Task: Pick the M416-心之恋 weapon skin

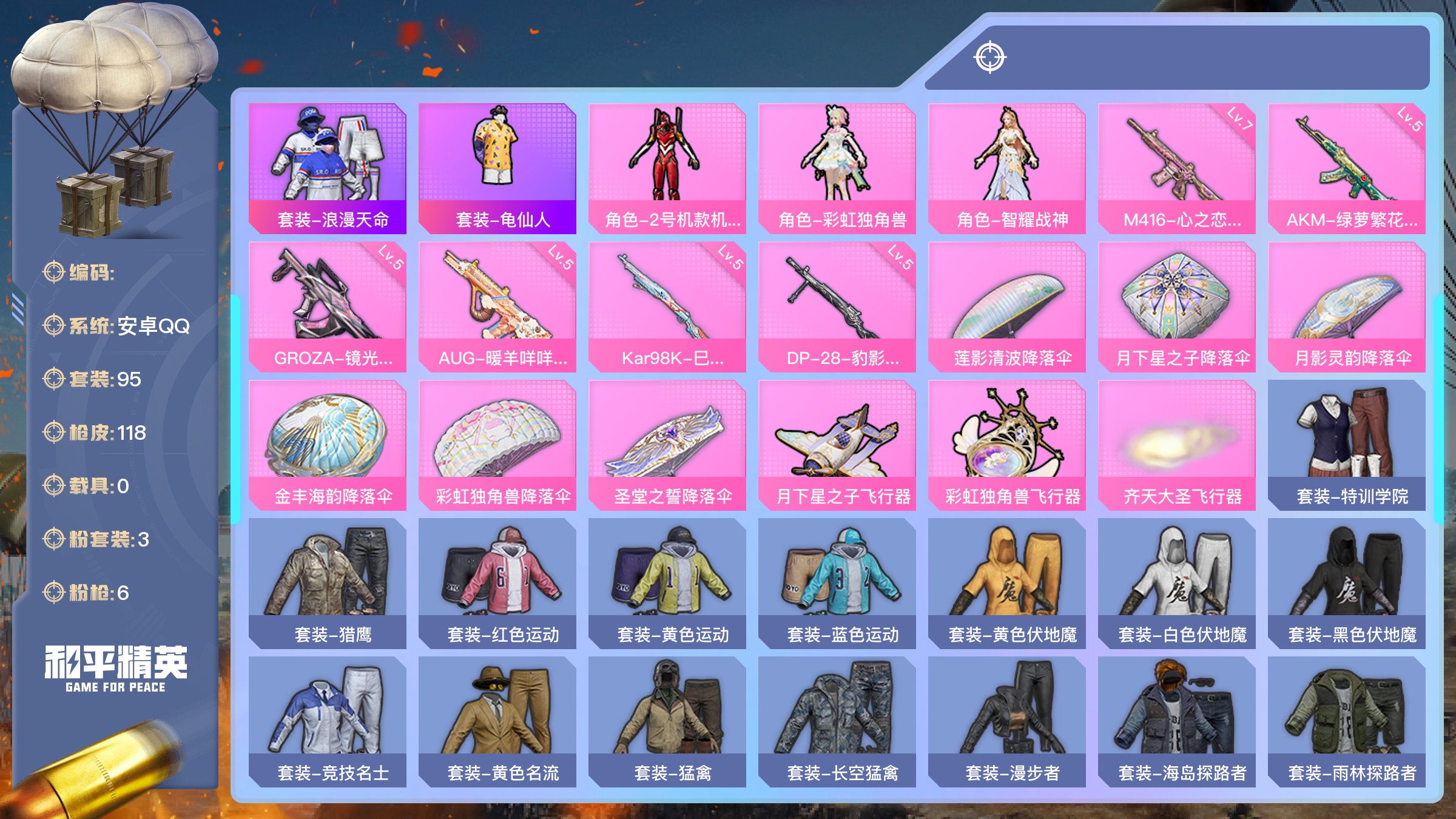Action: point(1177,168)
